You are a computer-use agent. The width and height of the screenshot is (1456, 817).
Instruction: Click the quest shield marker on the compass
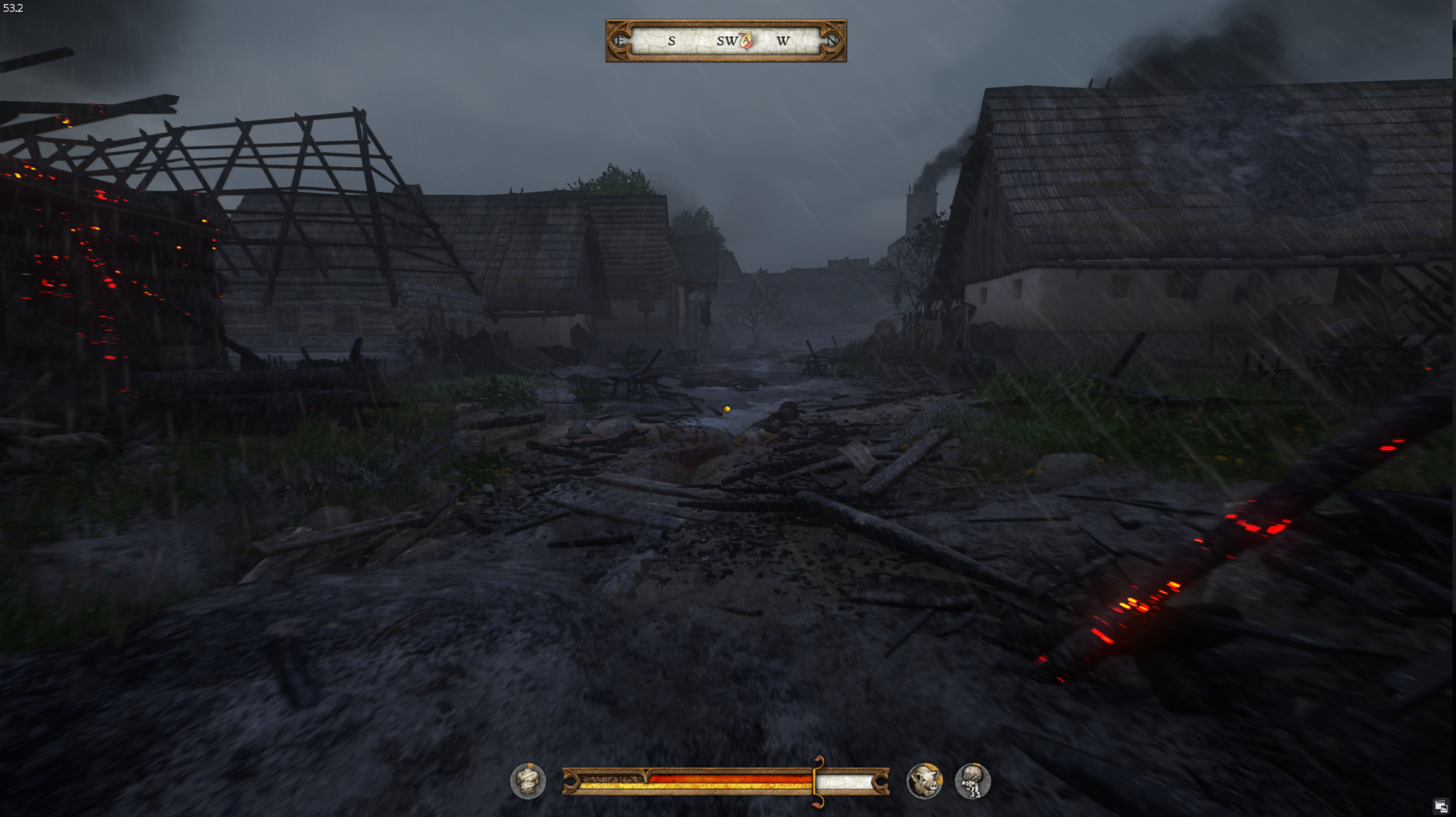pos(746,41)
